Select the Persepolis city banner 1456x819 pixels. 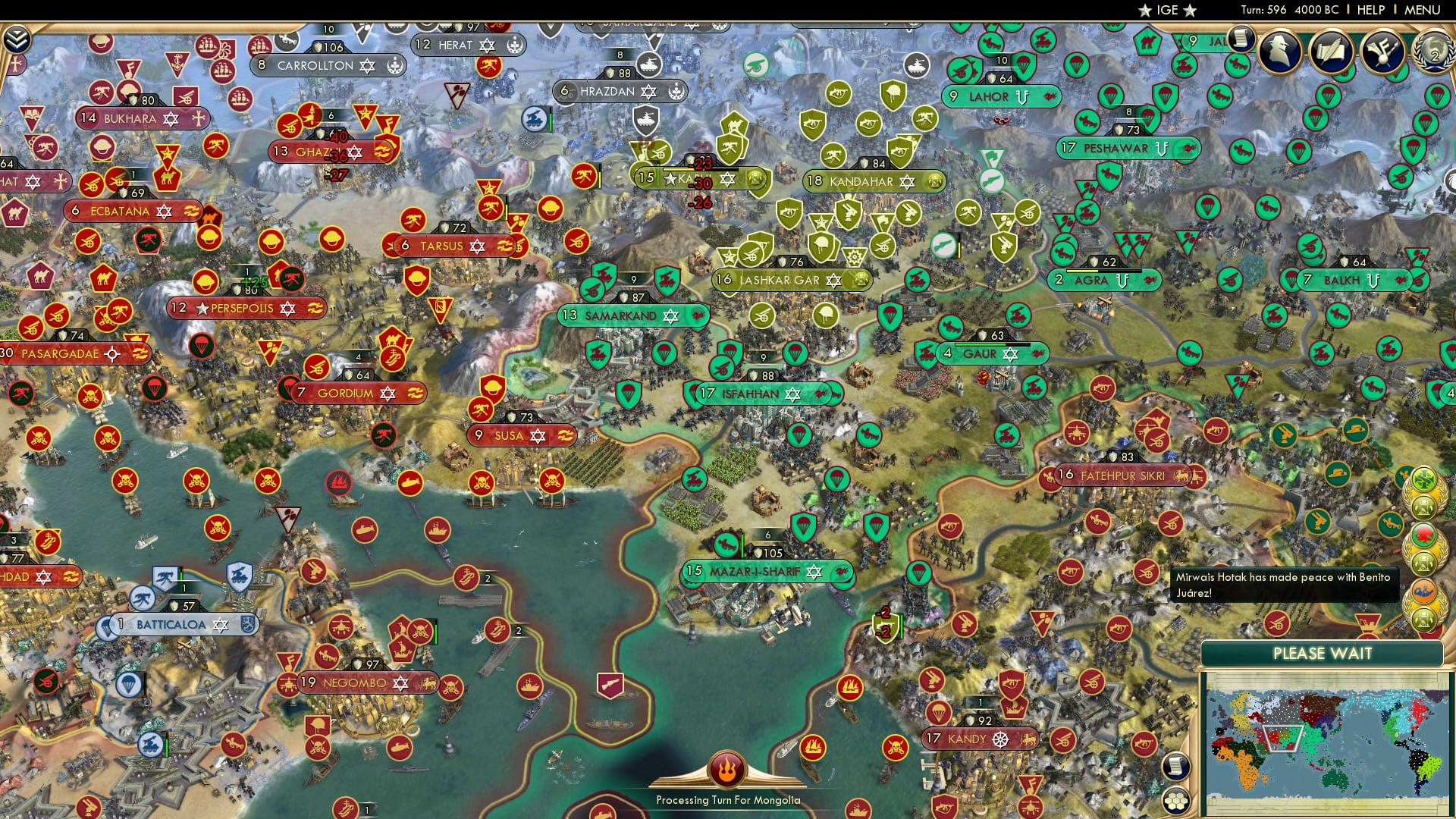(246, 308)
